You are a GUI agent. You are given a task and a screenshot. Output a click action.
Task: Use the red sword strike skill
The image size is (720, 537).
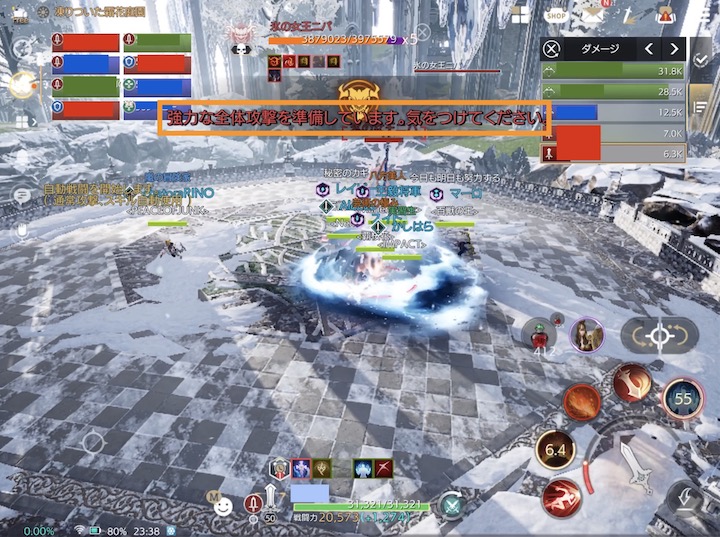click(632, 382)
